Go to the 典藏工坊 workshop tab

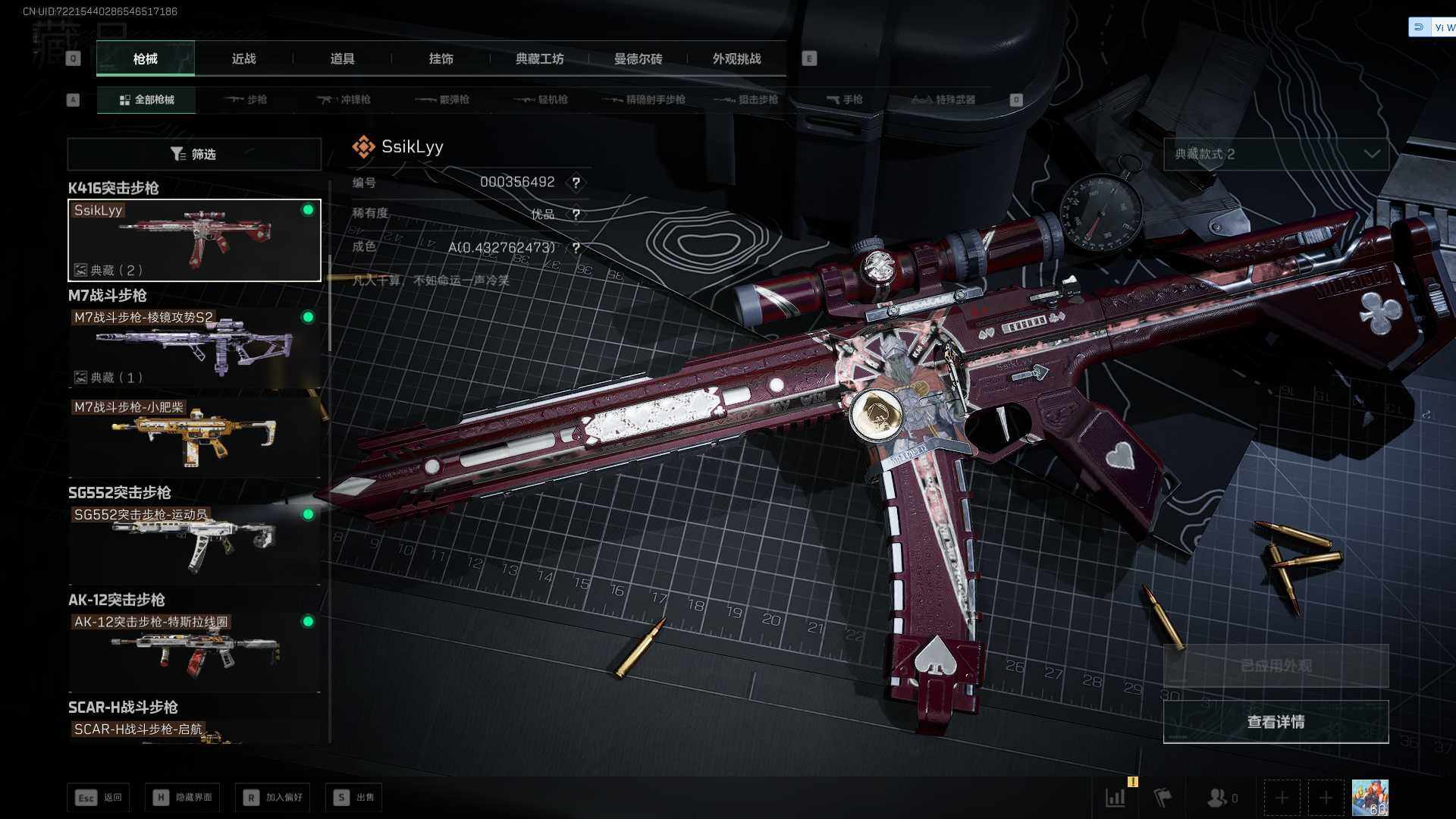pyautogui.click(x=539, y=58)
